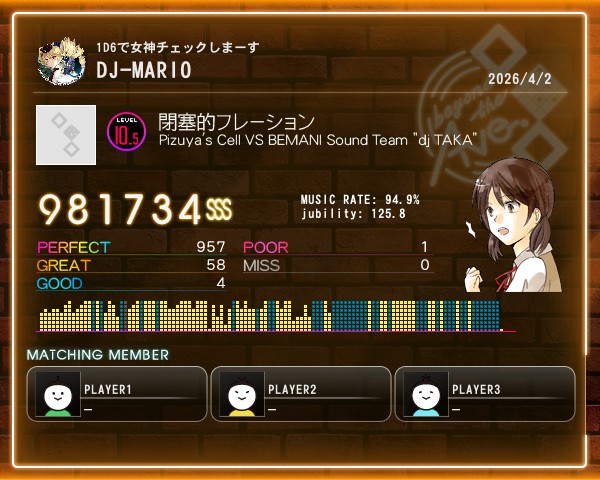Select the PLAYER2 matching member slot
This screenshot has height=480, width=600.
pos(301,394)
